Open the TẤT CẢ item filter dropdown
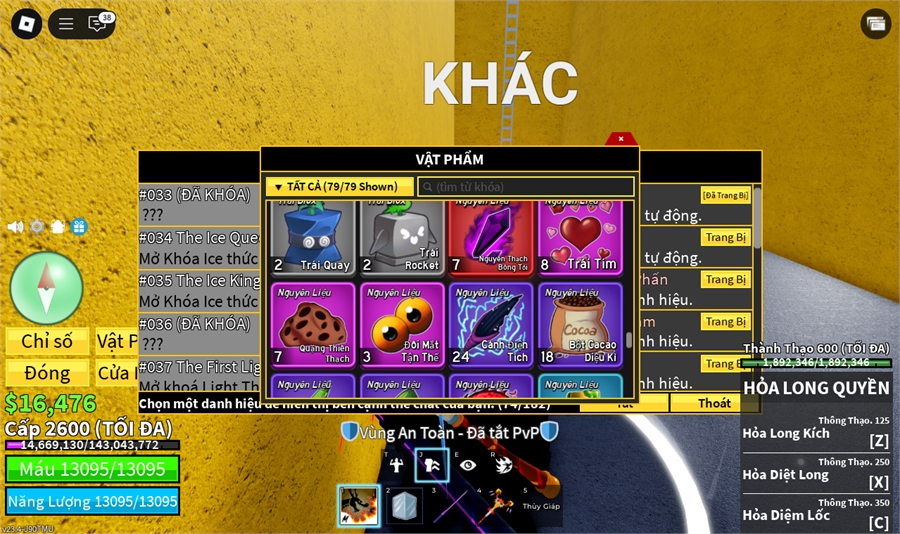The image size is (900, 534). (339, 187)
